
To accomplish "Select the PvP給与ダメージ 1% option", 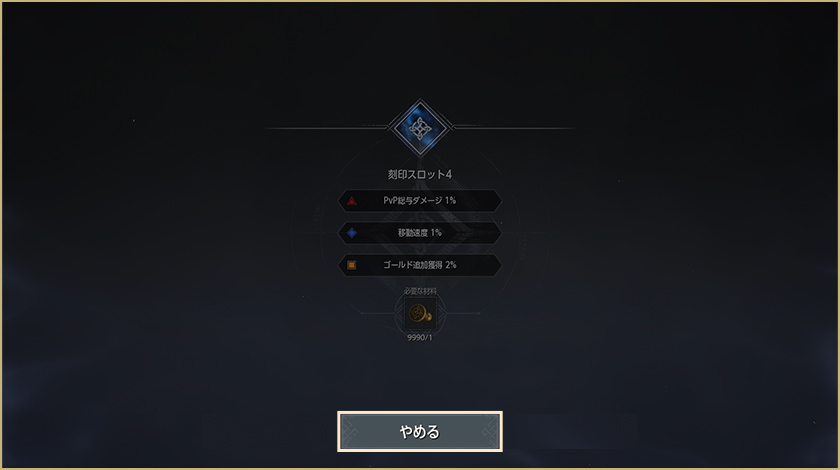I will [420, 201].
